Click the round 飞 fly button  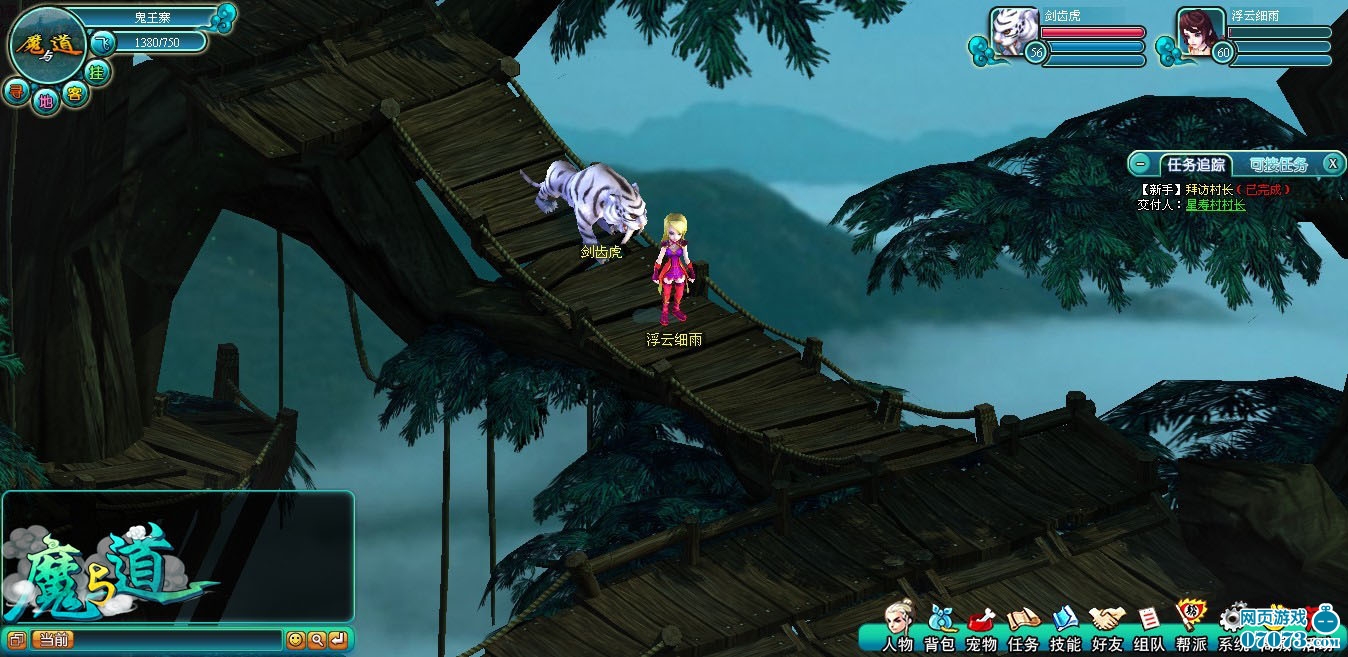tap(103, 43)
